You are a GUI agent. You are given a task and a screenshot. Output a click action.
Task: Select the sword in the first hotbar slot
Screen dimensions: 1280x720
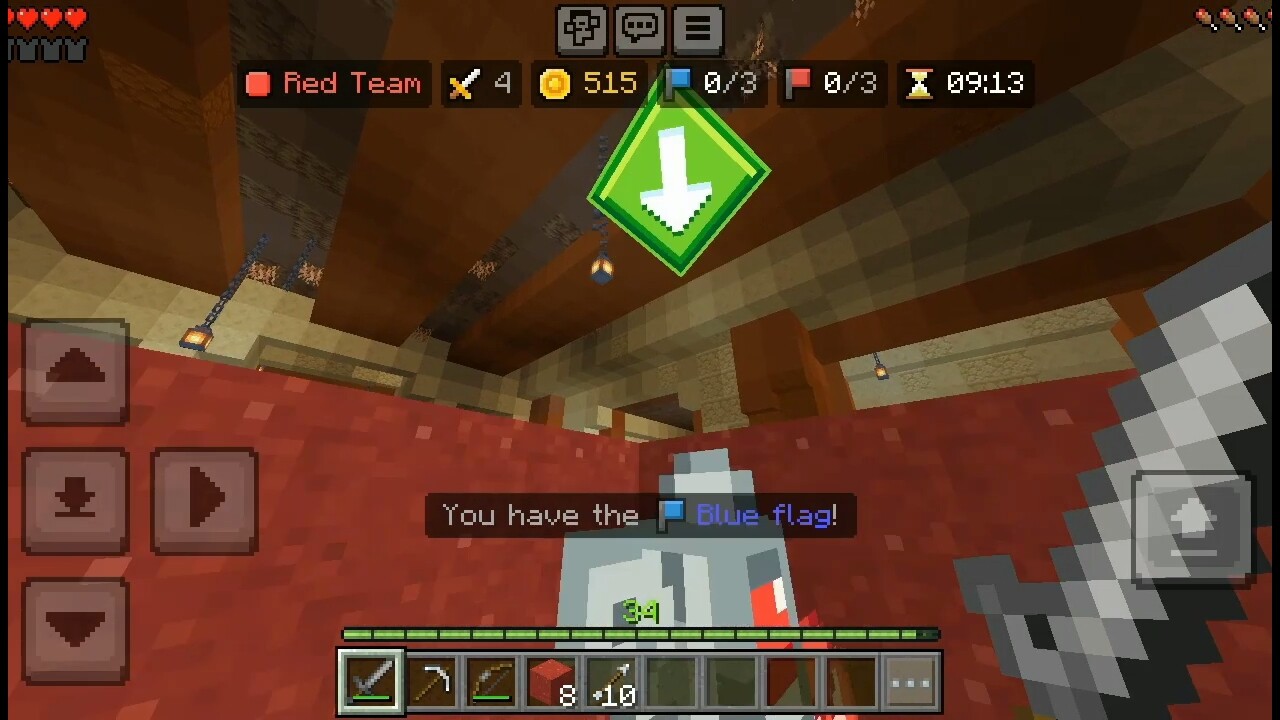pyautogui.click(x=370, y=682)
